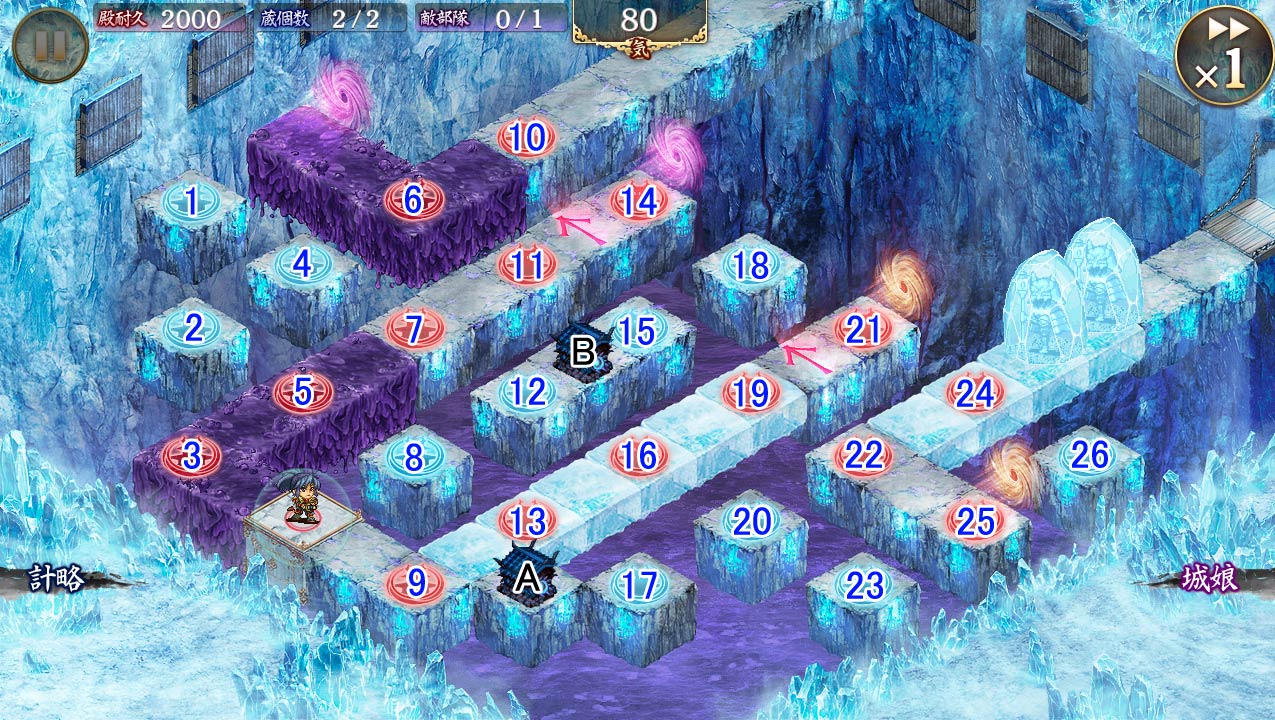
Task: Choose red deployment tile 3
Action: click(191, 456)
